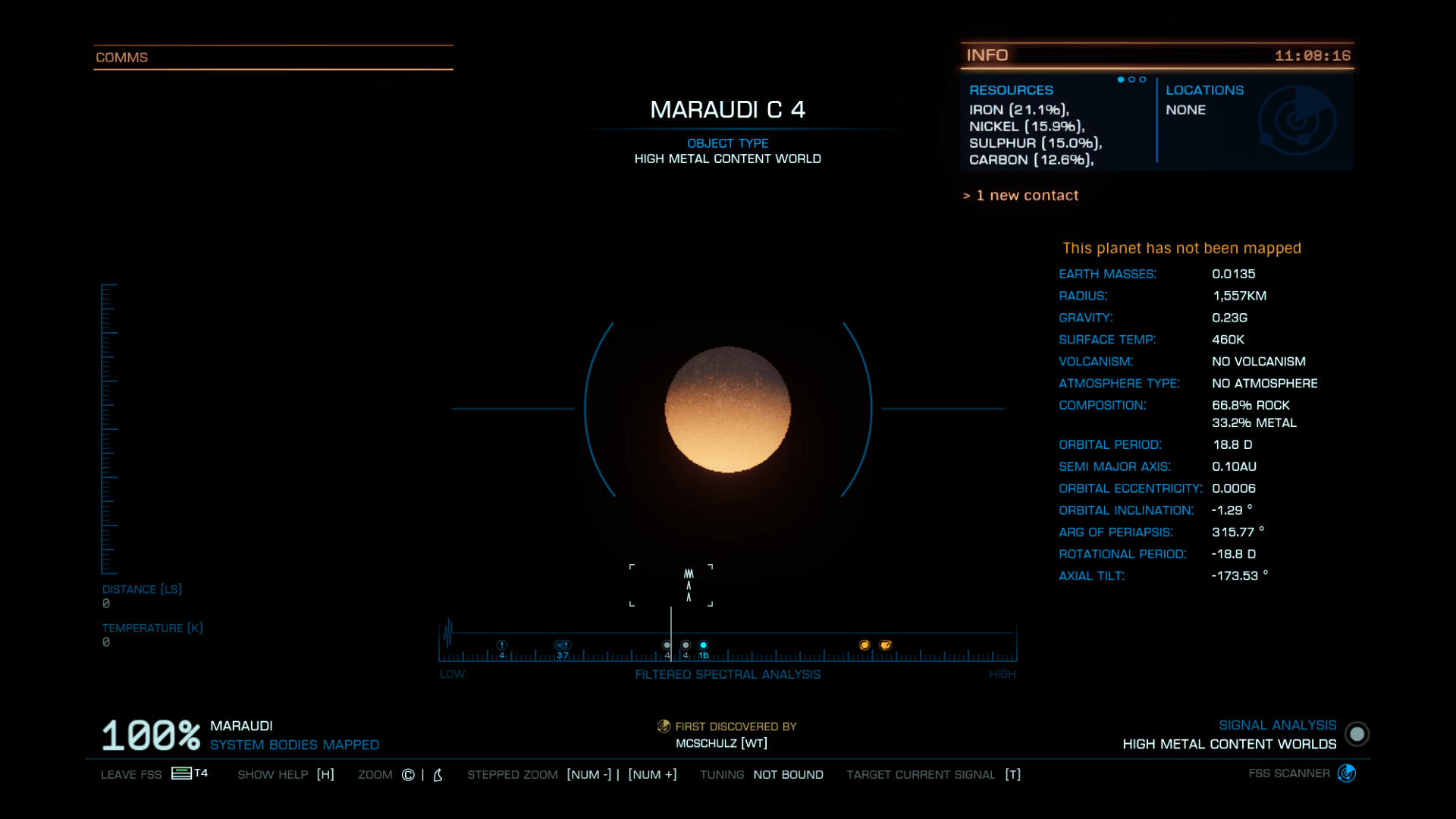
Task: Expand the COMMS panel header
Action: click(x=121, y=57)
